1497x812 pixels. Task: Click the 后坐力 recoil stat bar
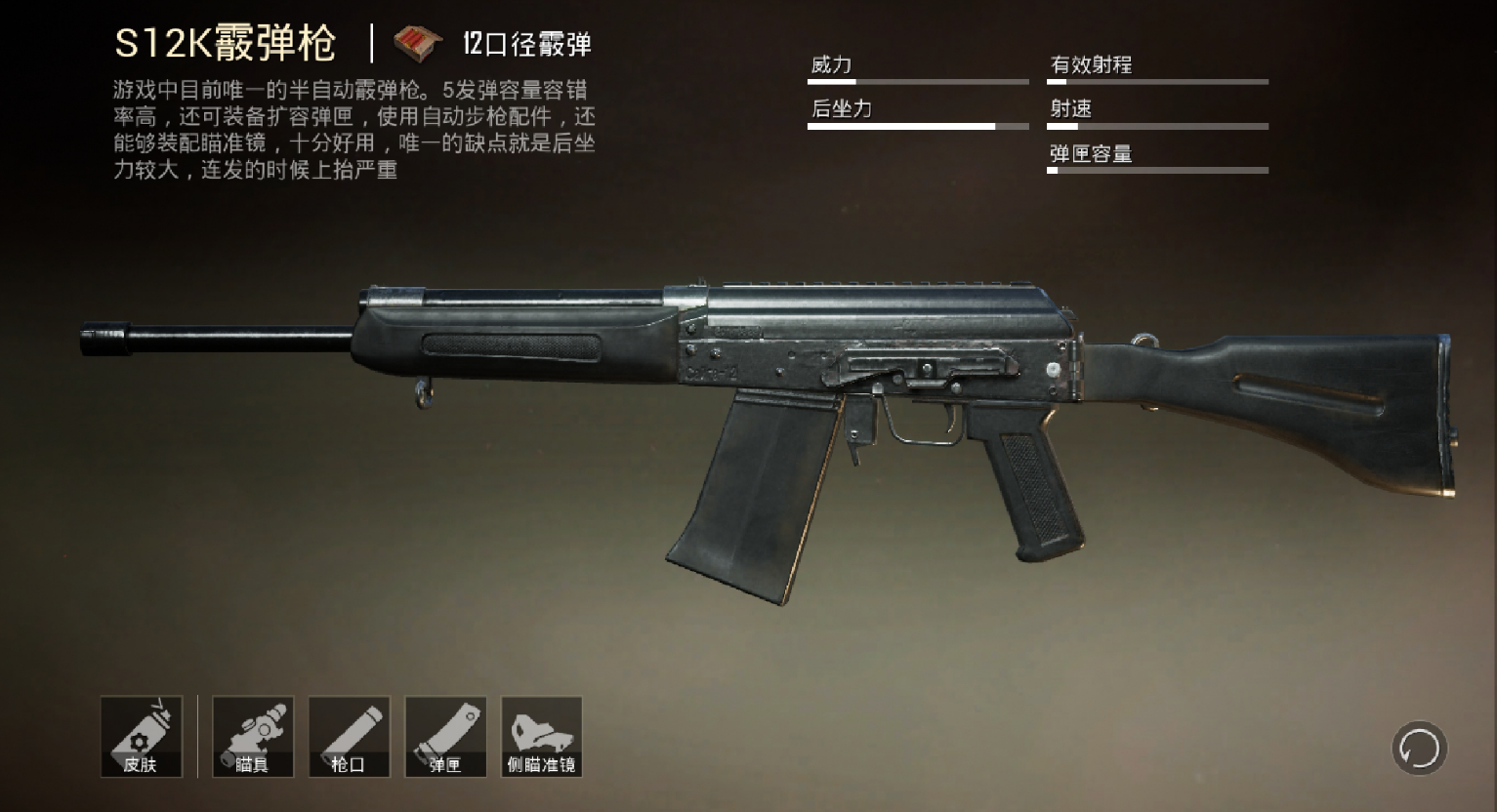click(918, 126)
